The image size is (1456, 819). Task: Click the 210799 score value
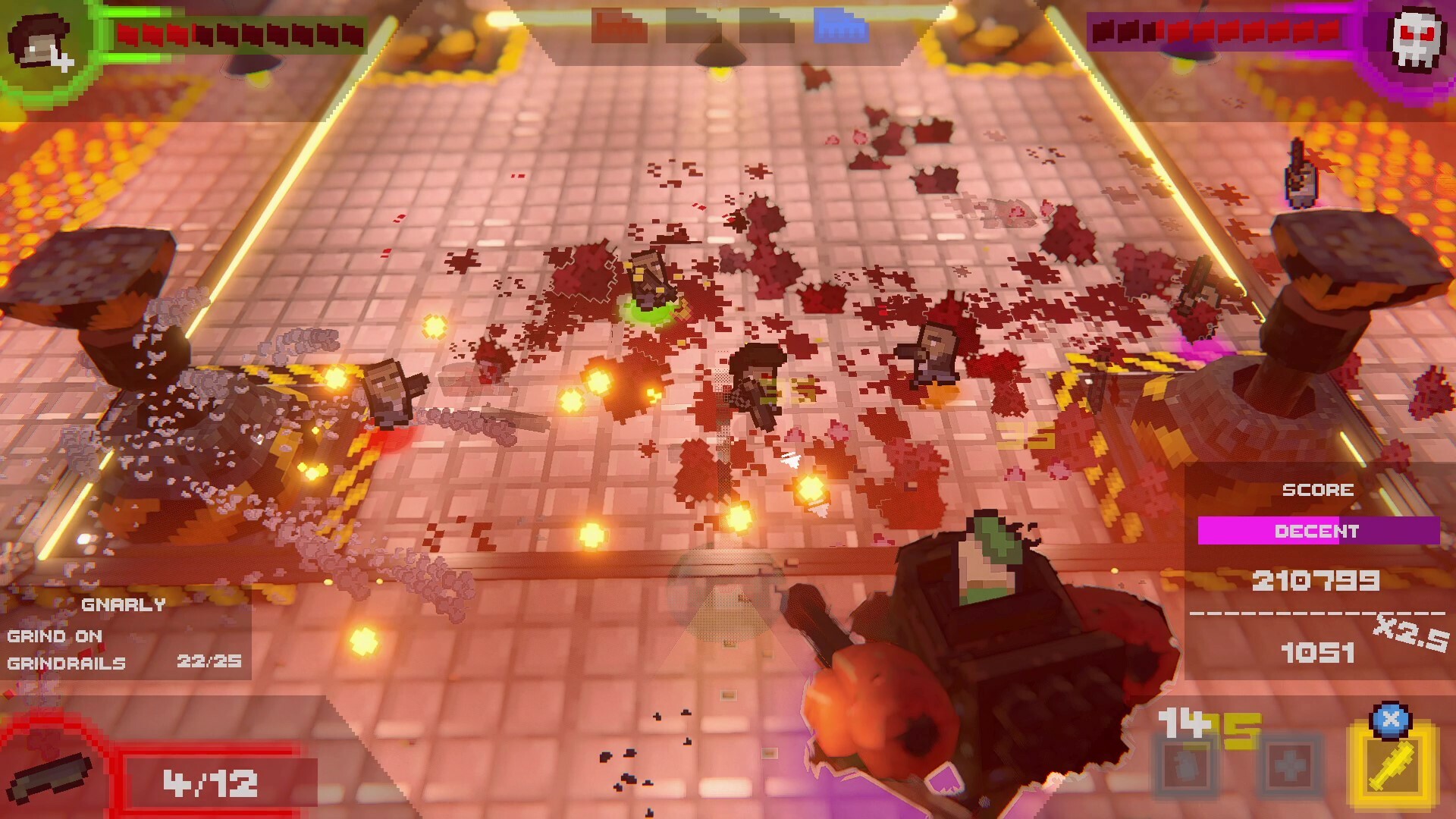(x=1317, y=579)
